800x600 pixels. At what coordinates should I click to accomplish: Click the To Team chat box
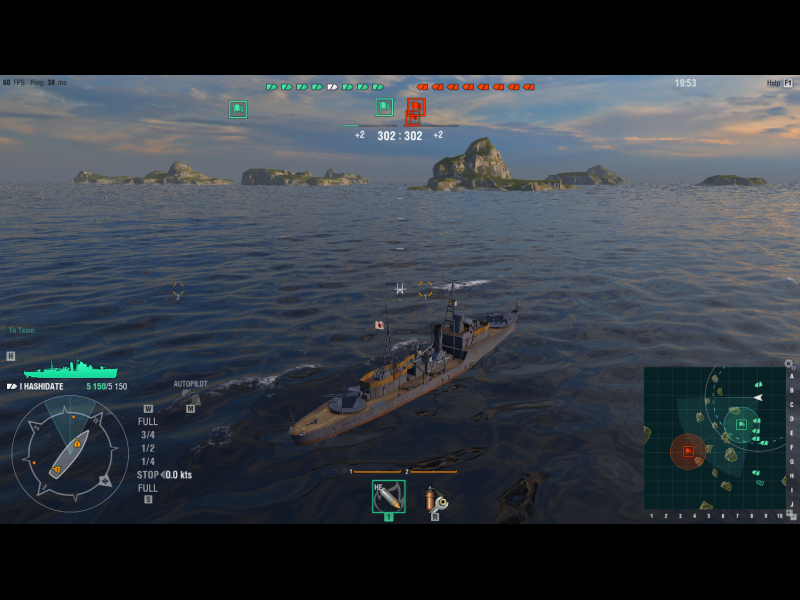click(22, 330)
